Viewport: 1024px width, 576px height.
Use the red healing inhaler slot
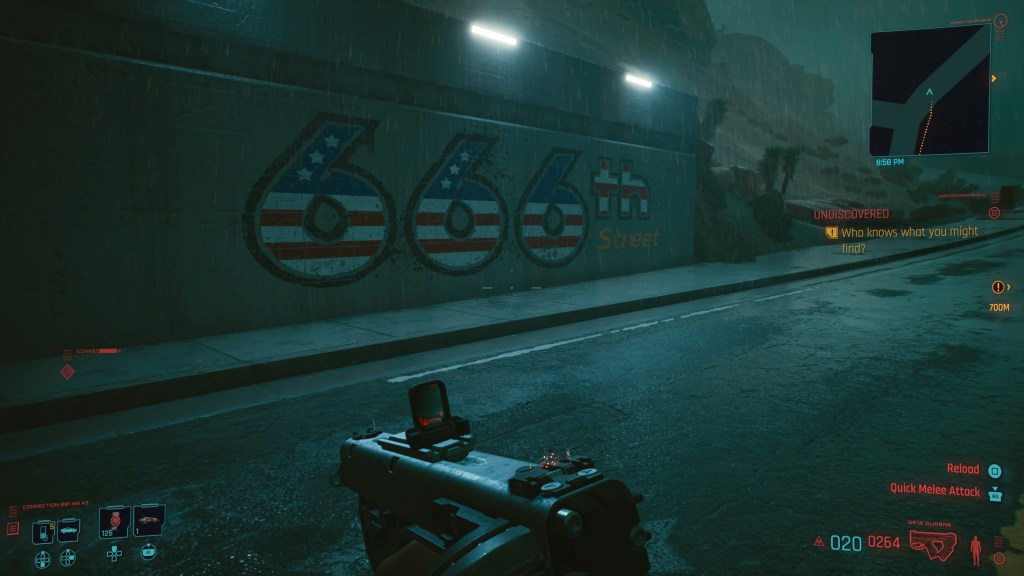tap(115, 522)
